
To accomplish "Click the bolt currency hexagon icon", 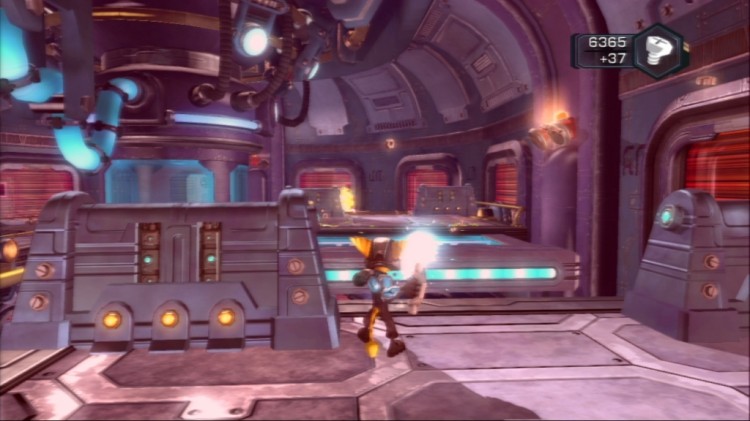I will coord(662,50).
